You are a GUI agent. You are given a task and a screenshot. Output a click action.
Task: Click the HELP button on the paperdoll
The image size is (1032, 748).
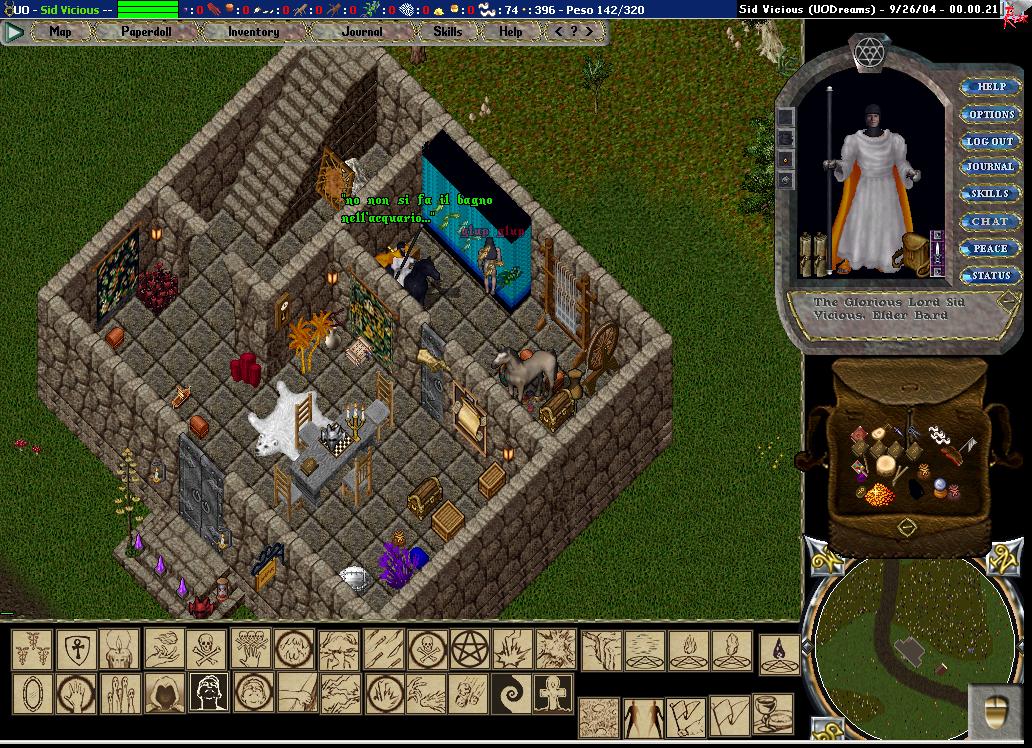coord(990,87)
